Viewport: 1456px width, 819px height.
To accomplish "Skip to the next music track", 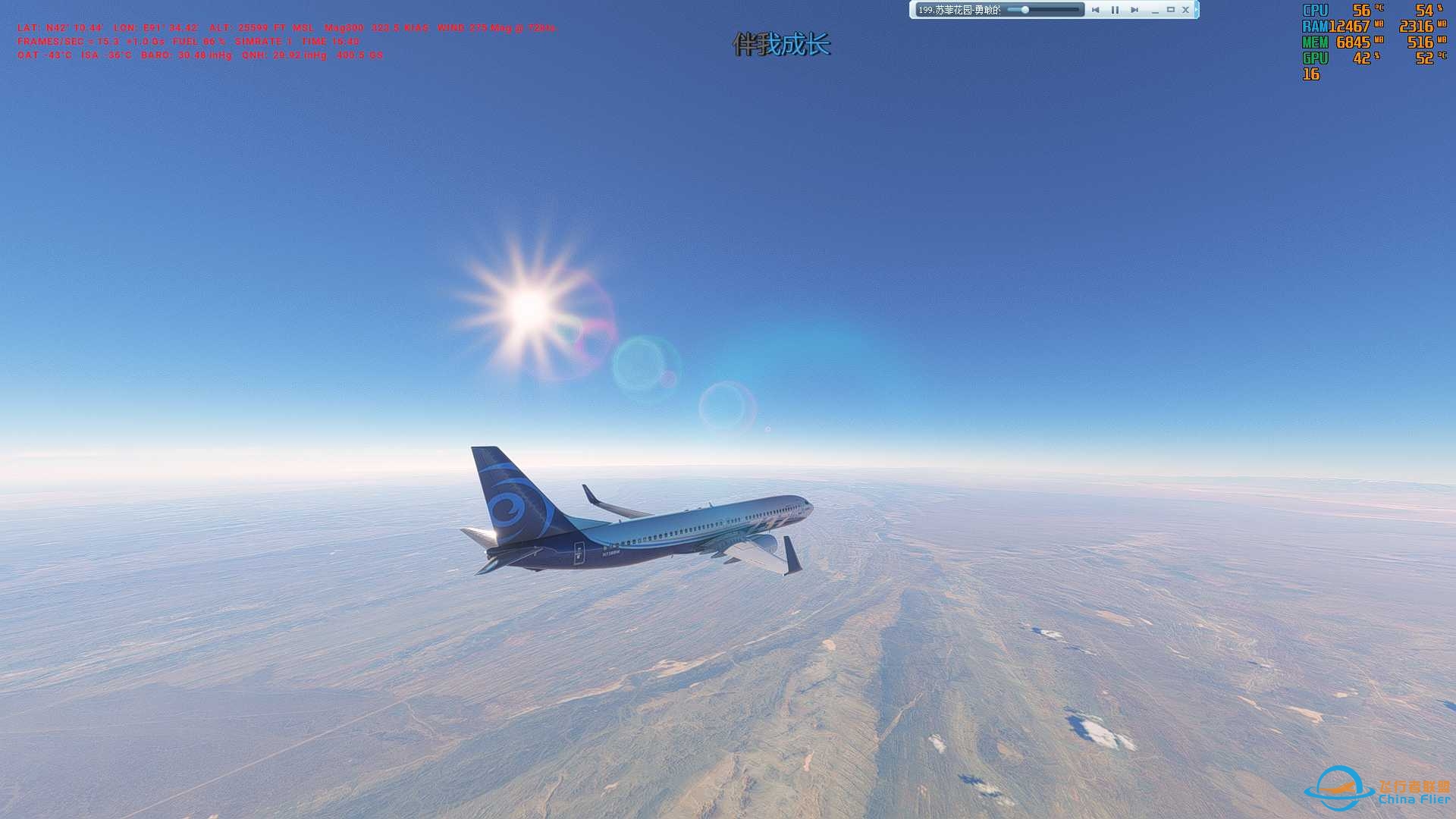I will [1134, 10].
